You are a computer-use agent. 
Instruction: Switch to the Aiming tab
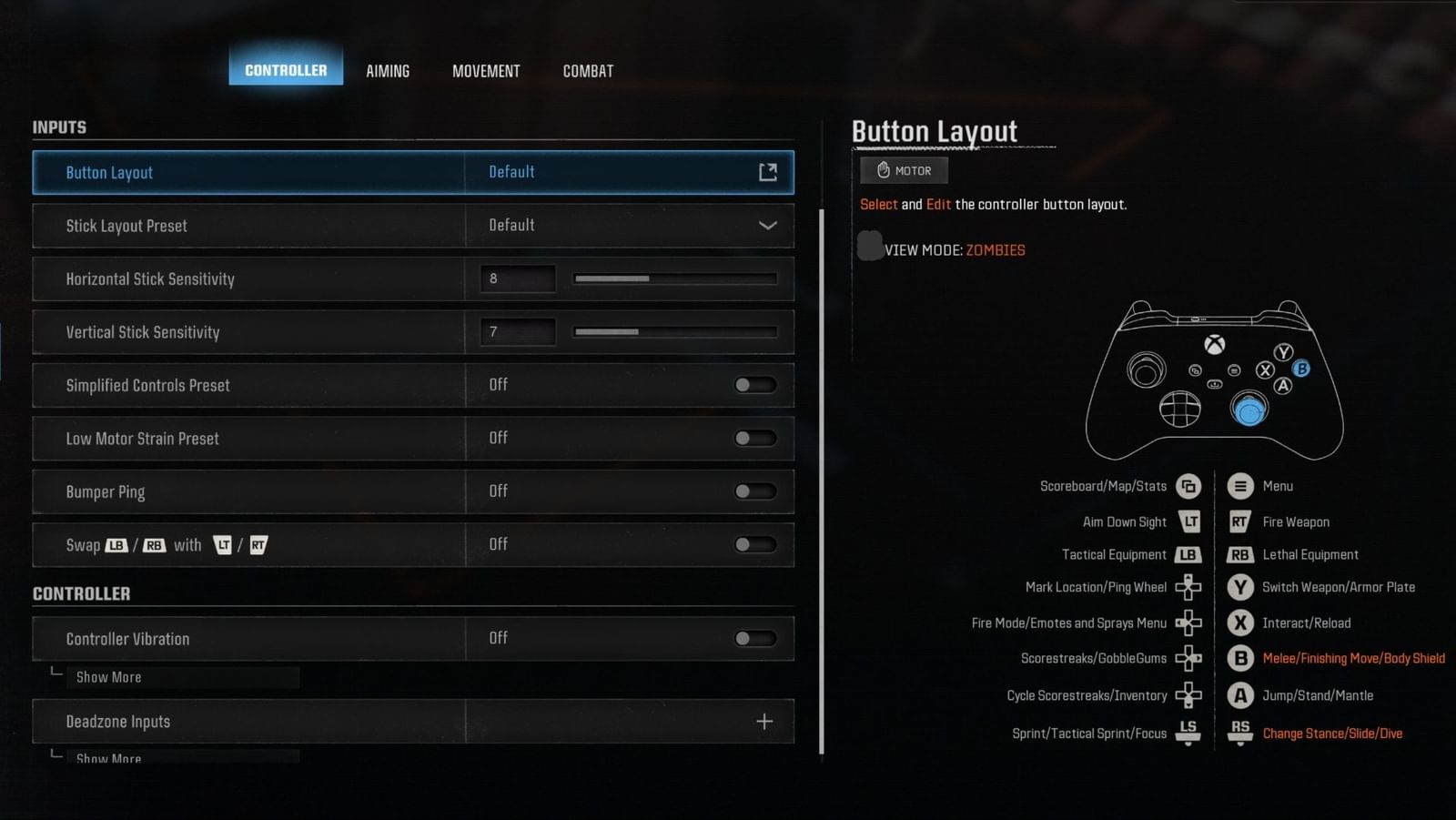pos(388,71)
